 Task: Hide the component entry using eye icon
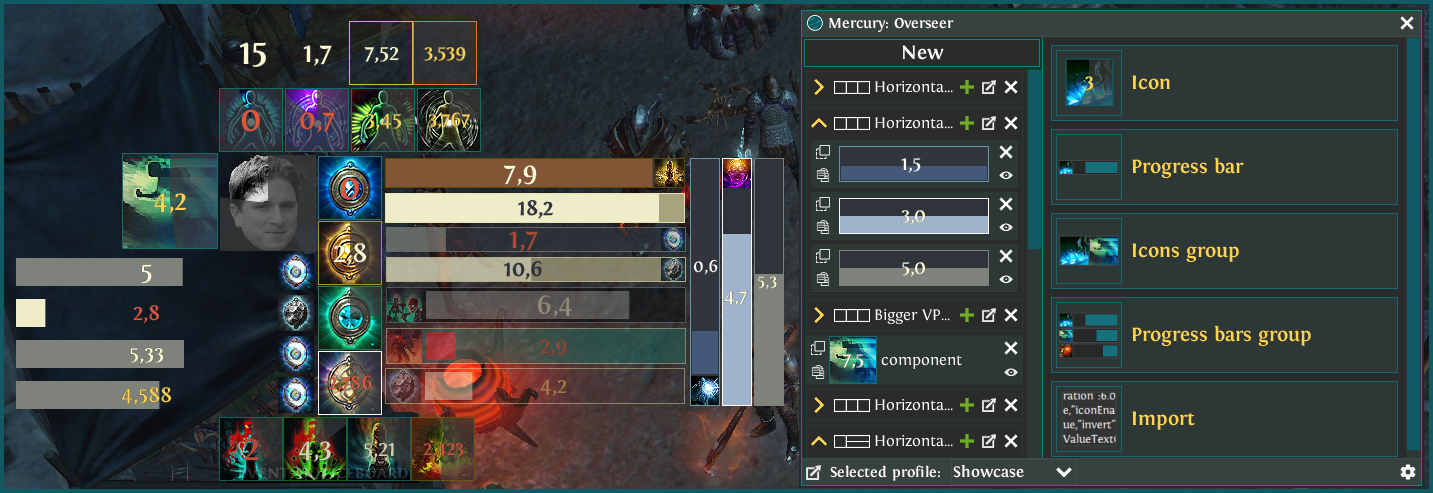click(1010, 372)
